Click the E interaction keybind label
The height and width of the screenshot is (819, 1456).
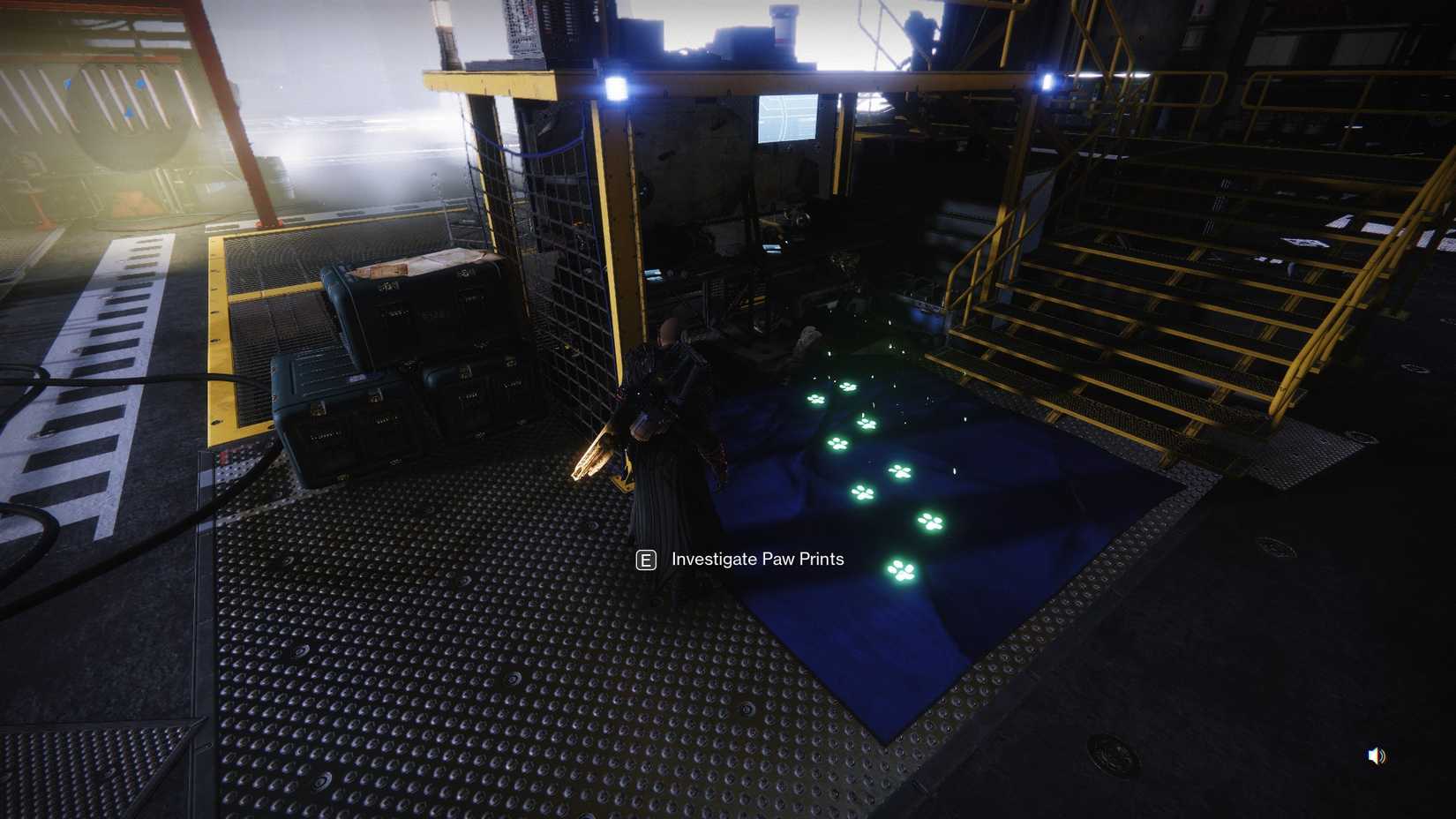645,559
